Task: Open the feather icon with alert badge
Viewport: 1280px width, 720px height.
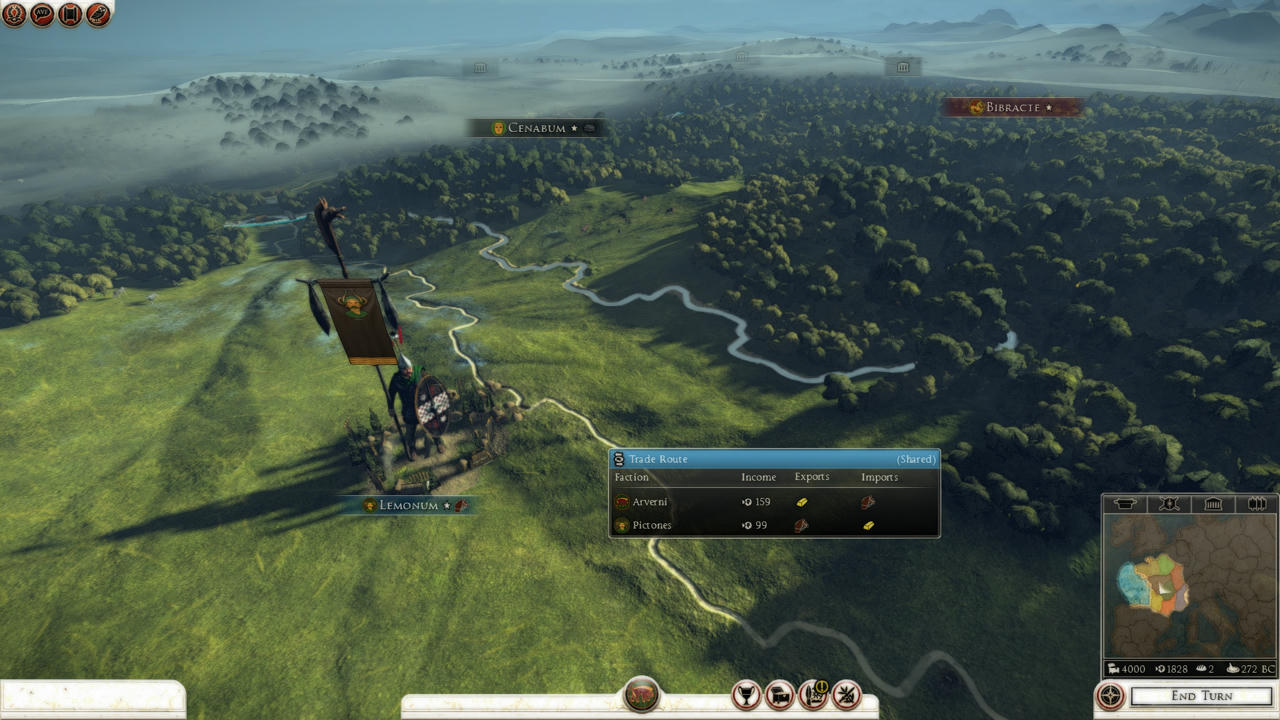Action: pyautogui.click(x=813, y=694)
